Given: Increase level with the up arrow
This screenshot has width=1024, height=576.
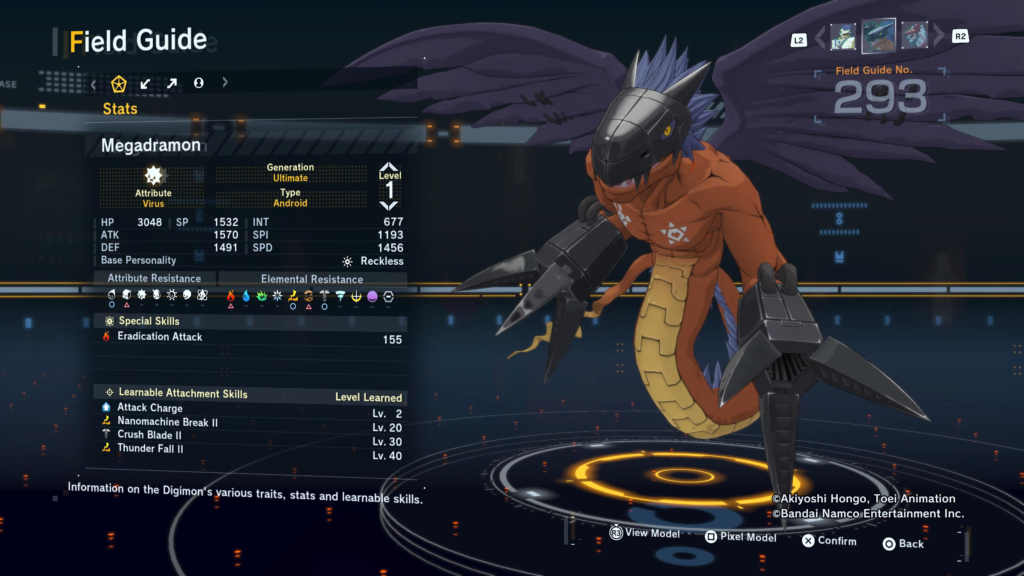Looking at the screenshot, I should click(389, 168).
